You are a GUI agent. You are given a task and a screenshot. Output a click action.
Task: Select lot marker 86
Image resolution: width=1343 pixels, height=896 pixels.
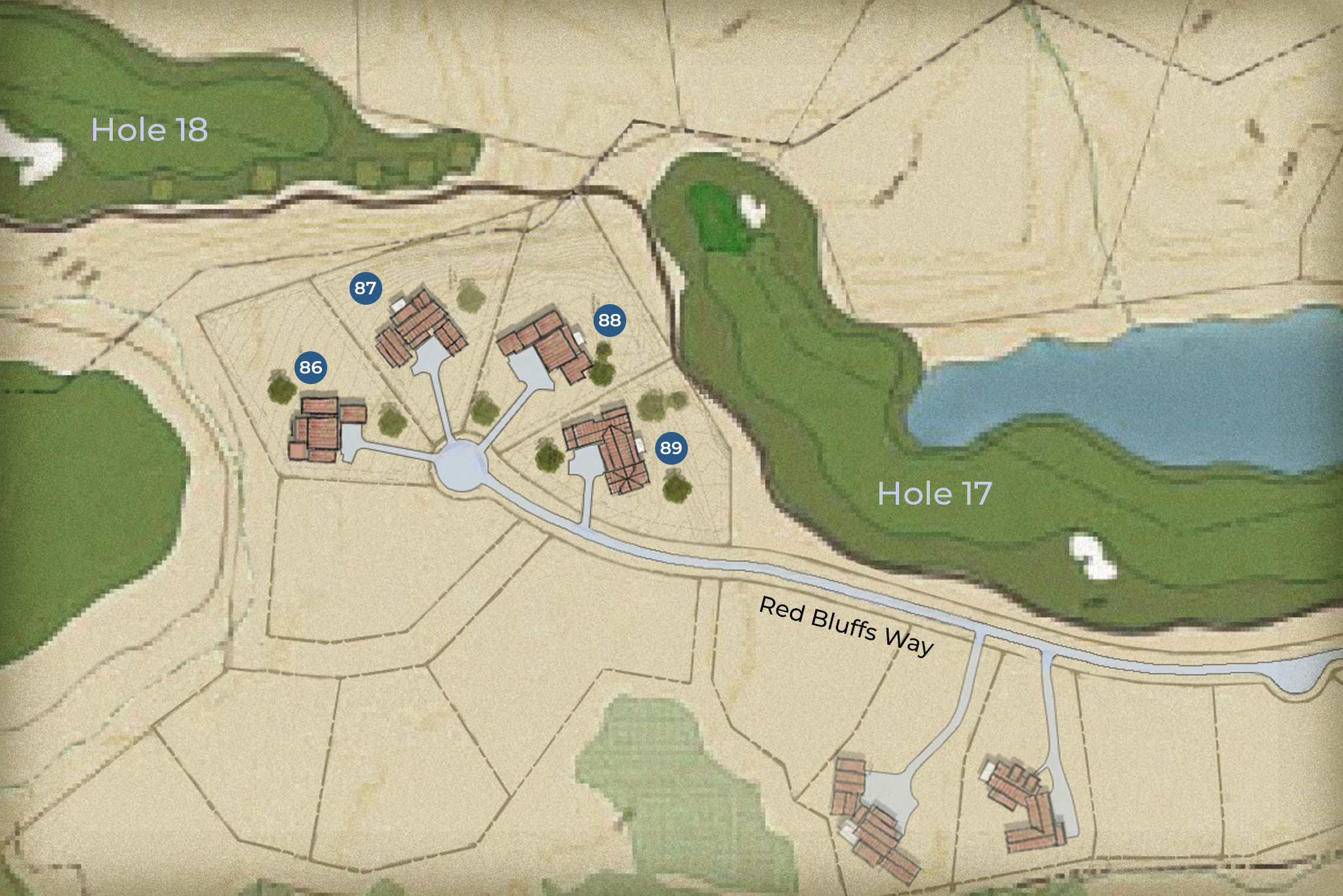point(311,367)
